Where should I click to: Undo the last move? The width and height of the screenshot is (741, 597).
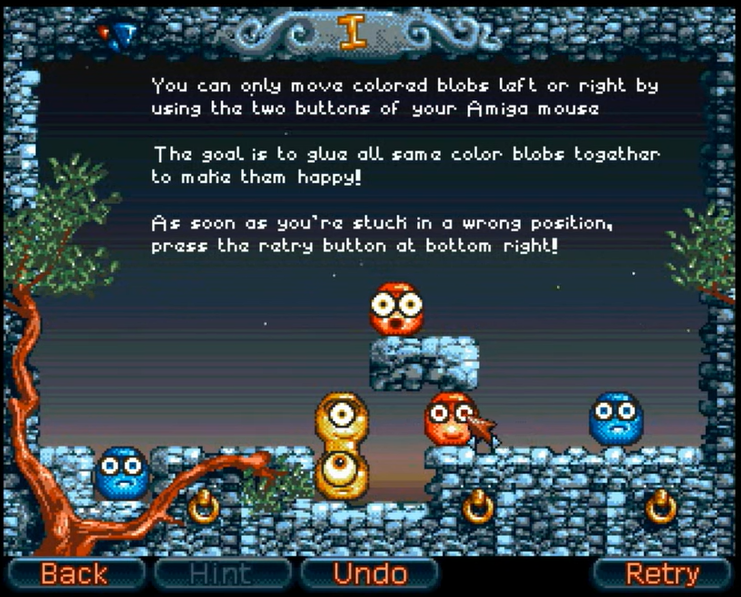[x=369, y=573]
